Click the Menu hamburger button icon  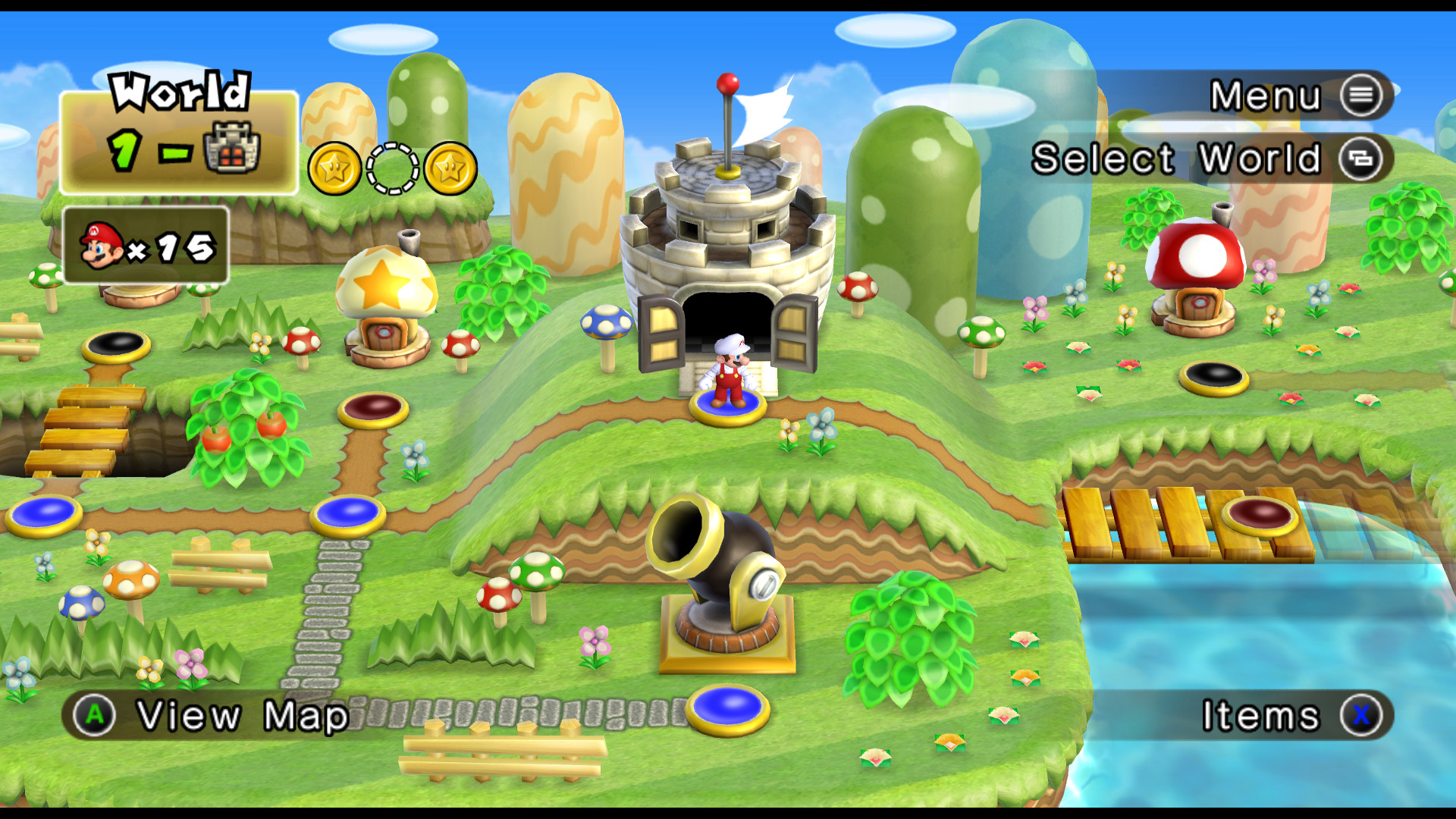pyautogui.click(x=1363, y=96)
